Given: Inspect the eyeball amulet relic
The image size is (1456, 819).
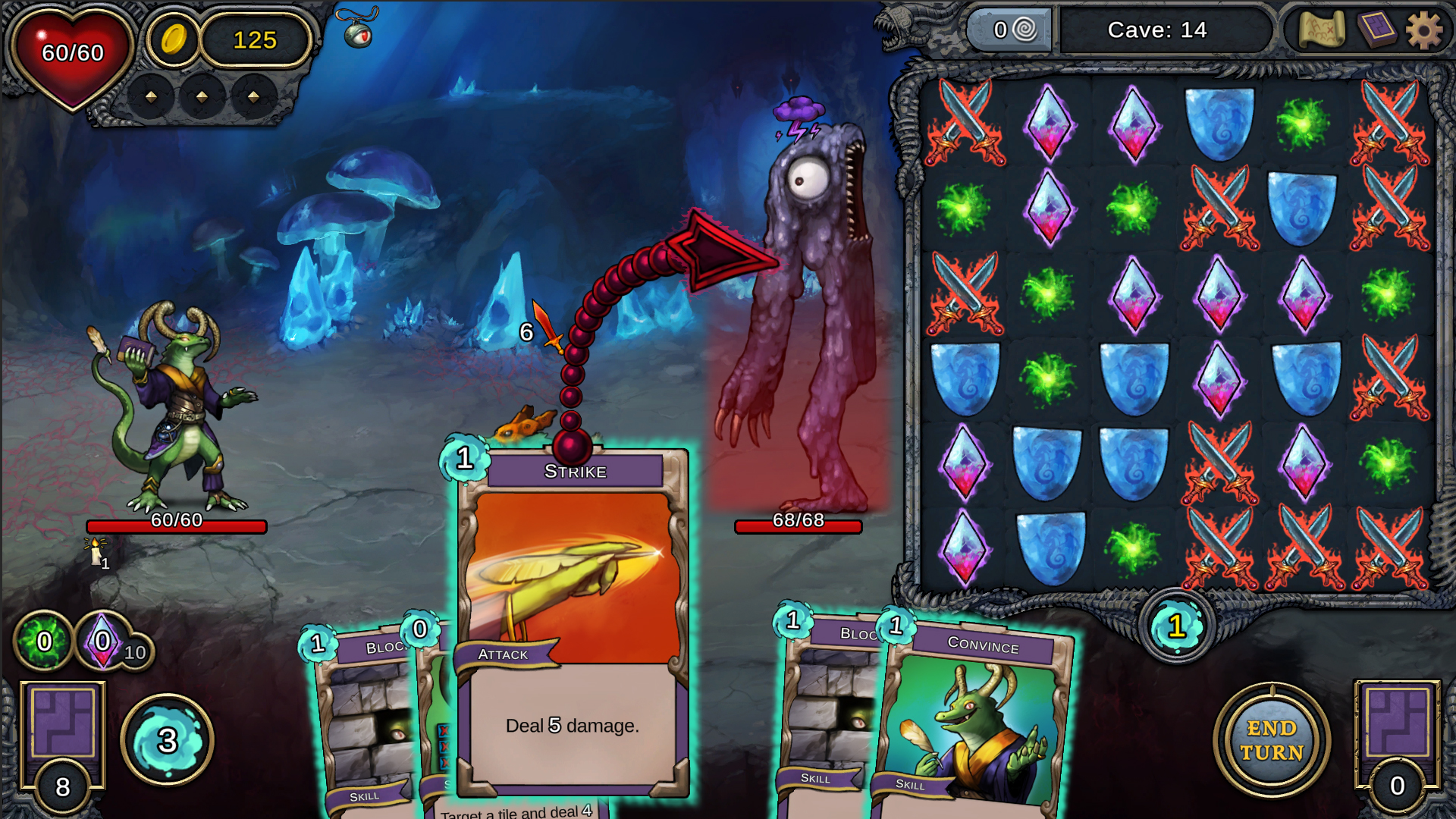Looking at the screenshot, I should pyautogui.click(x=358, y=30).
